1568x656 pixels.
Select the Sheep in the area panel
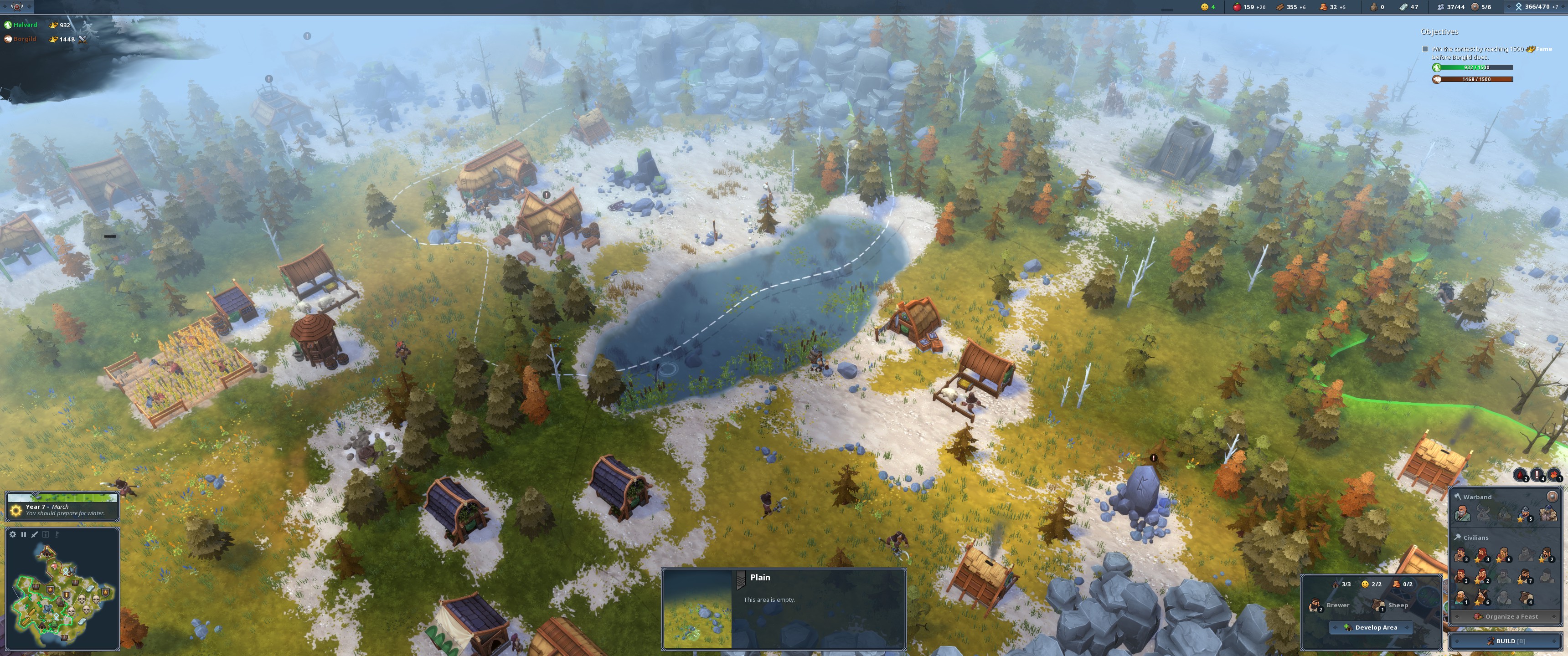(1391, 605)
